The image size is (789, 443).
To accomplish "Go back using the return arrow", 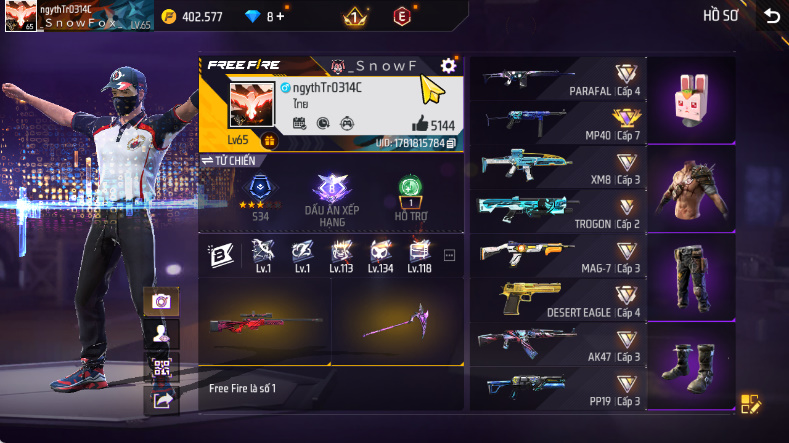I will tap(771, 15).
